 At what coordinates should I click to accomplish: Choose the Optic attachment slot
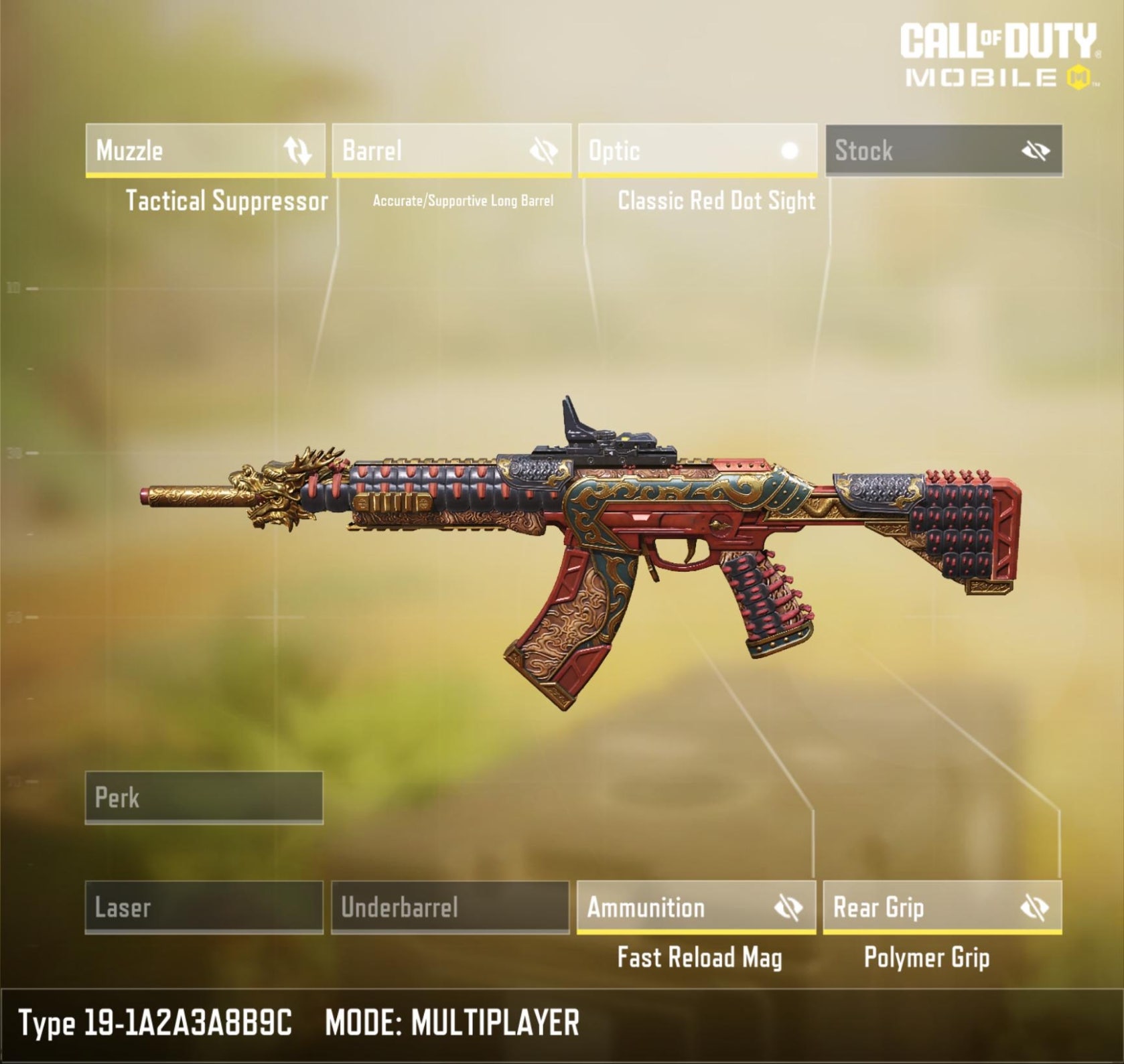point(677,151)
